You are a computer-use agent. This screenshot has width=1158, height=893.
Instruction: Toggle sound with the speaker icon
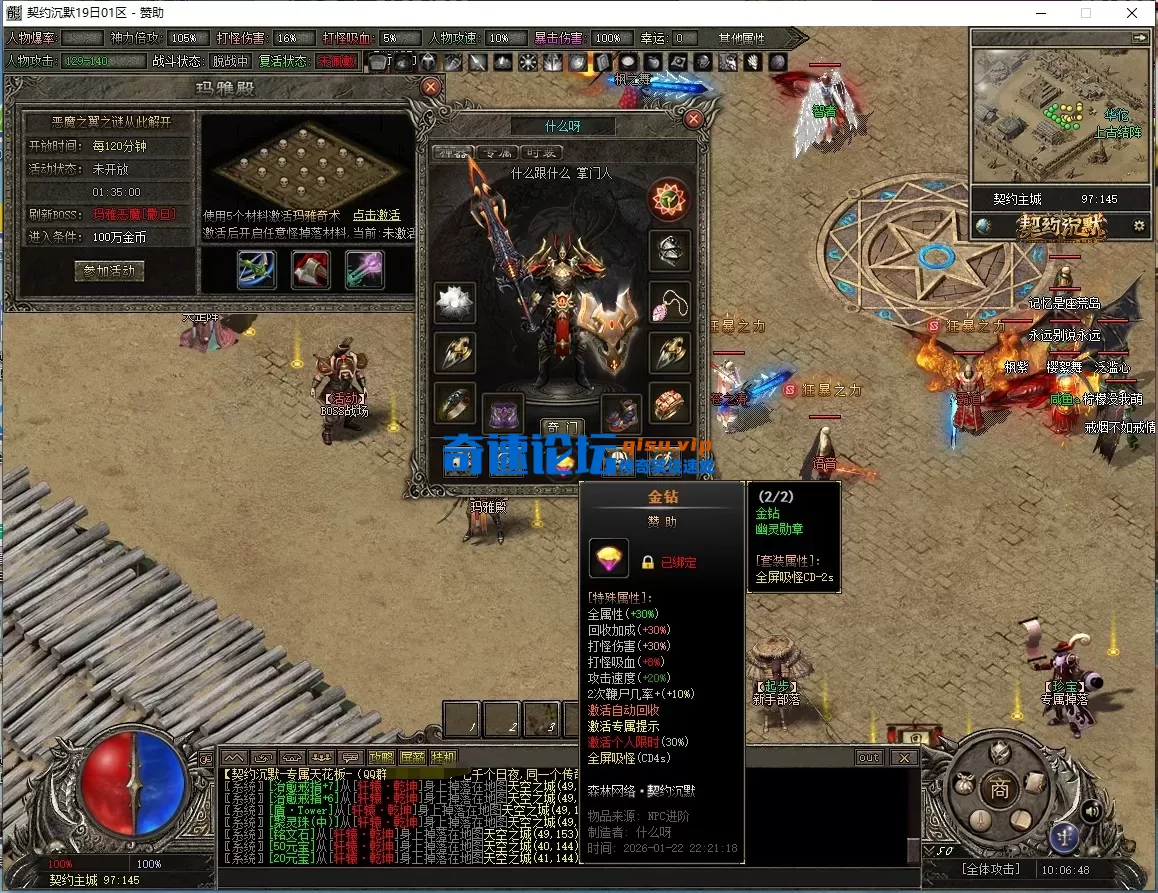click(1093, 810)
